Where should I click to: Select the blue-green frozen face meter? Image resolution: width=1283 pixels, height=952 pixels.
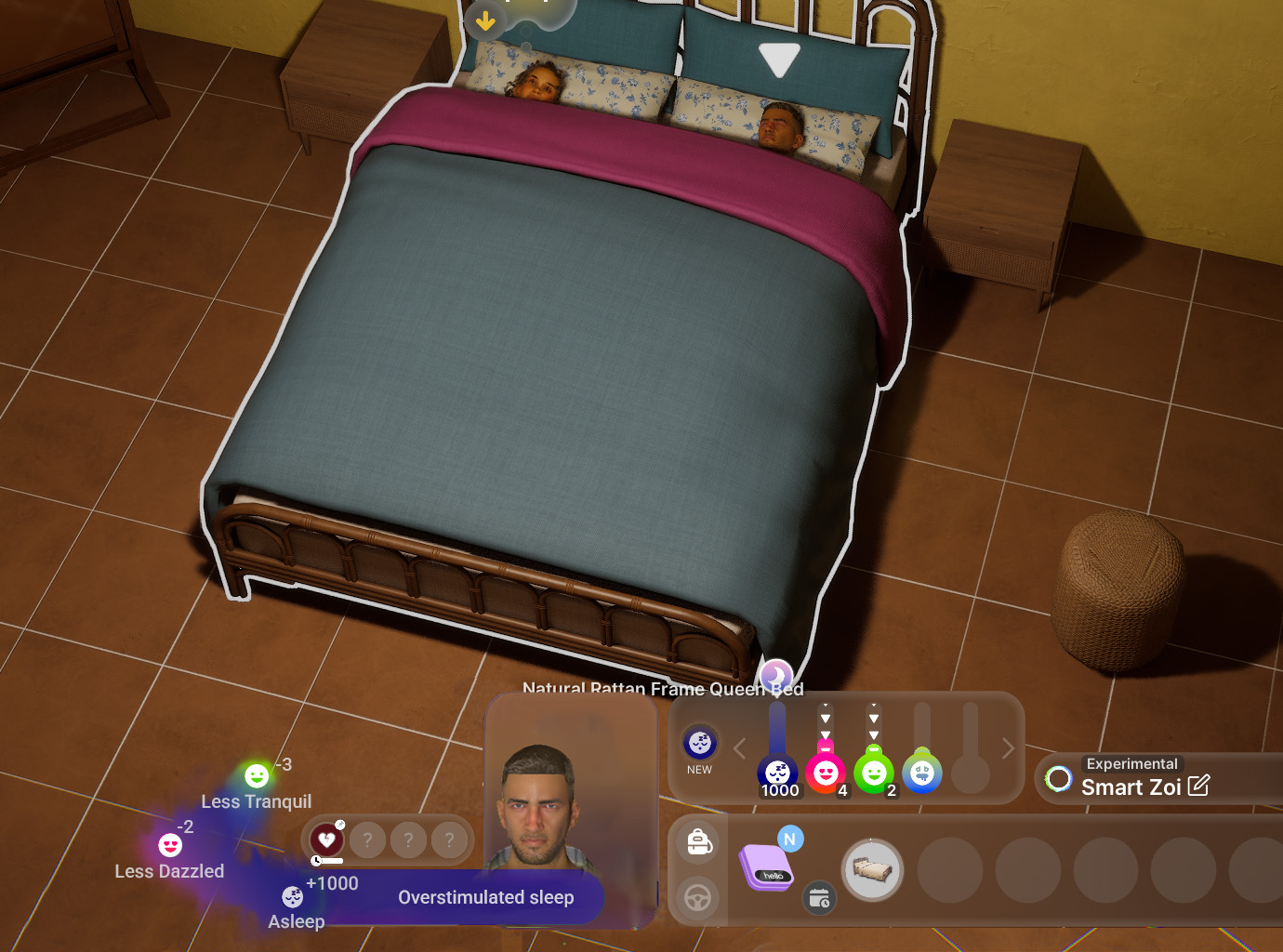coord(922,773)
